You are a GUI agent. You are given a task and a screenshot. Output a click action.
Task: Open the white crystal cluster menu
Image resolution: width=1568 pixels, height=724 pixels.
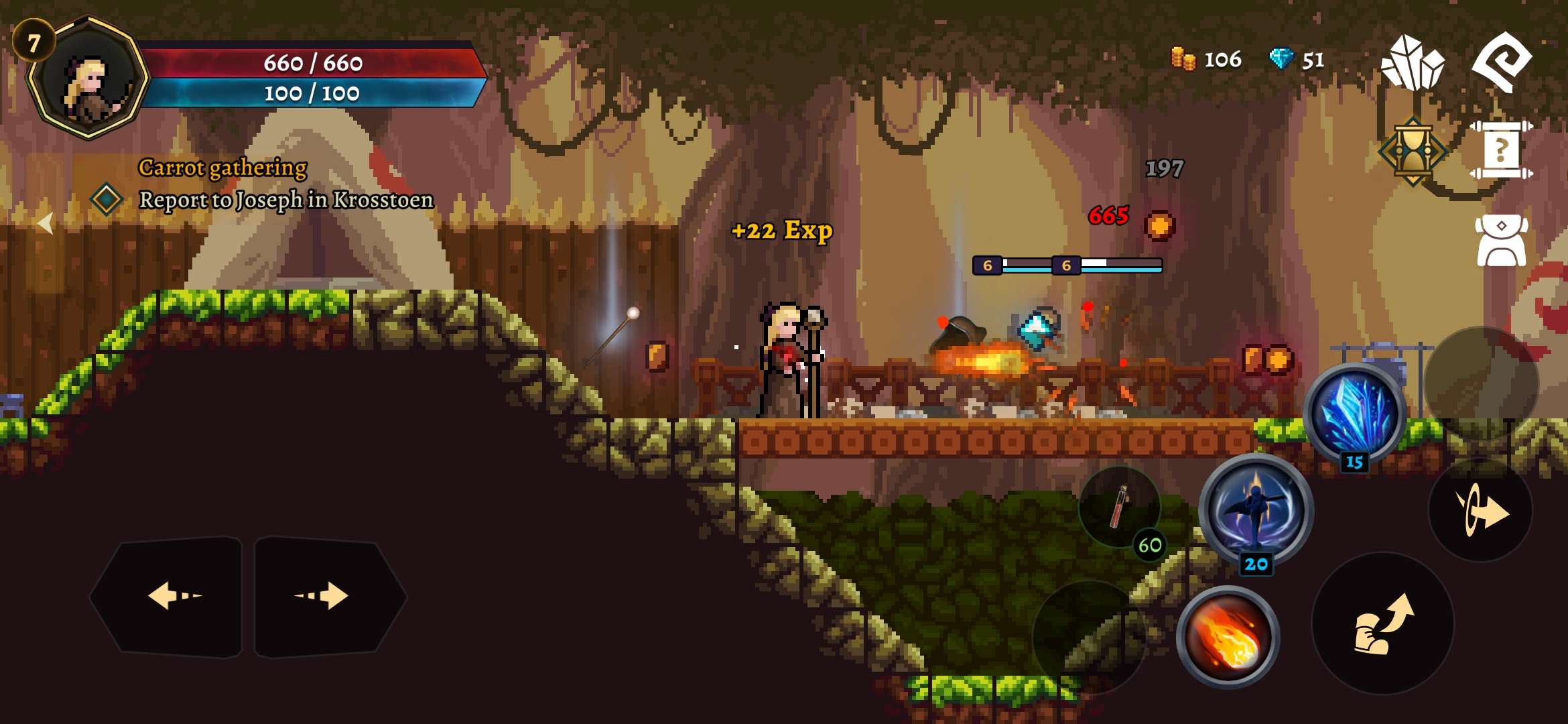(x=1413, y=64)
